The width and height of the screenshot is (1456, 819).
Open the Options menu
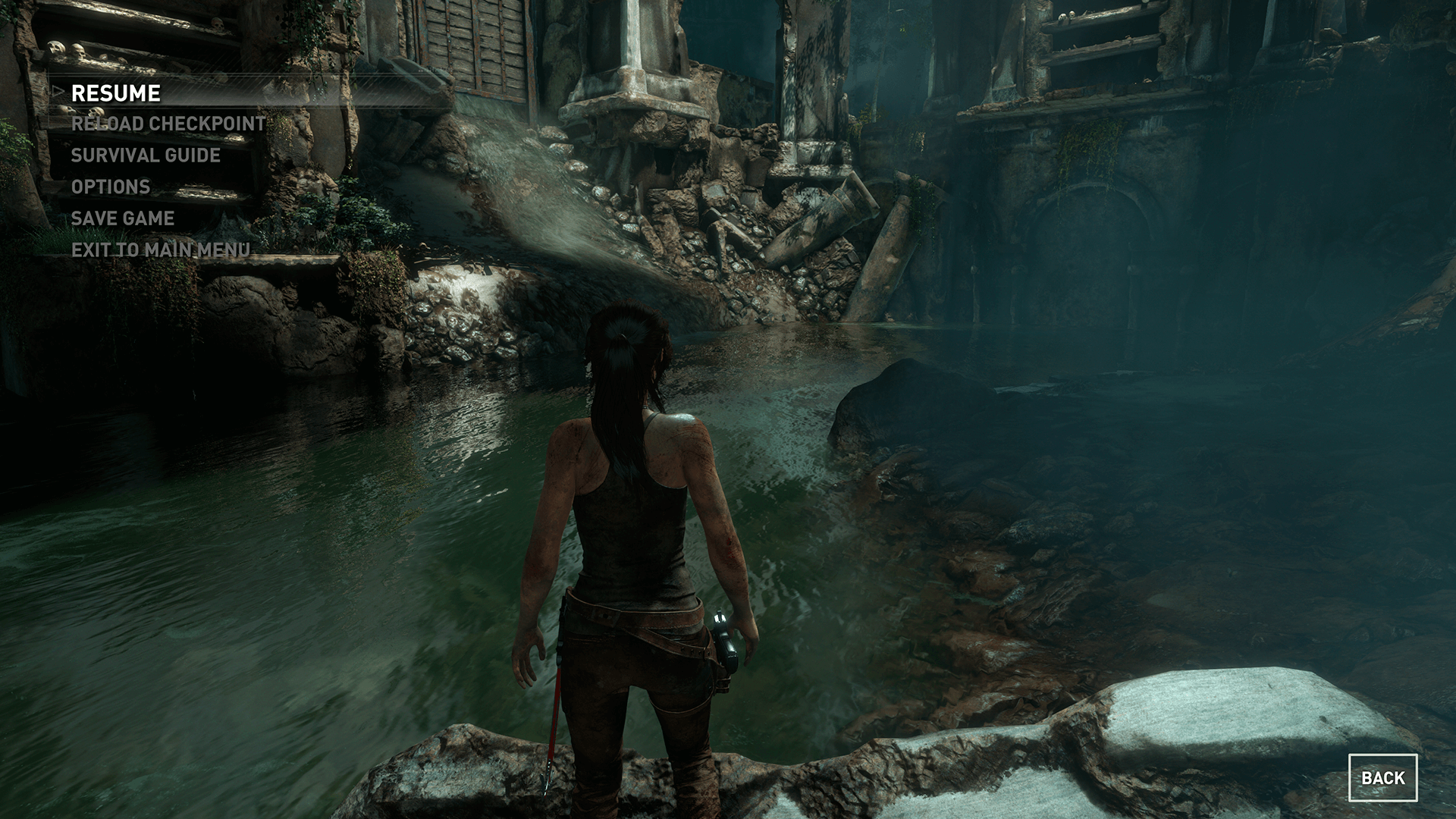[111, 187]
